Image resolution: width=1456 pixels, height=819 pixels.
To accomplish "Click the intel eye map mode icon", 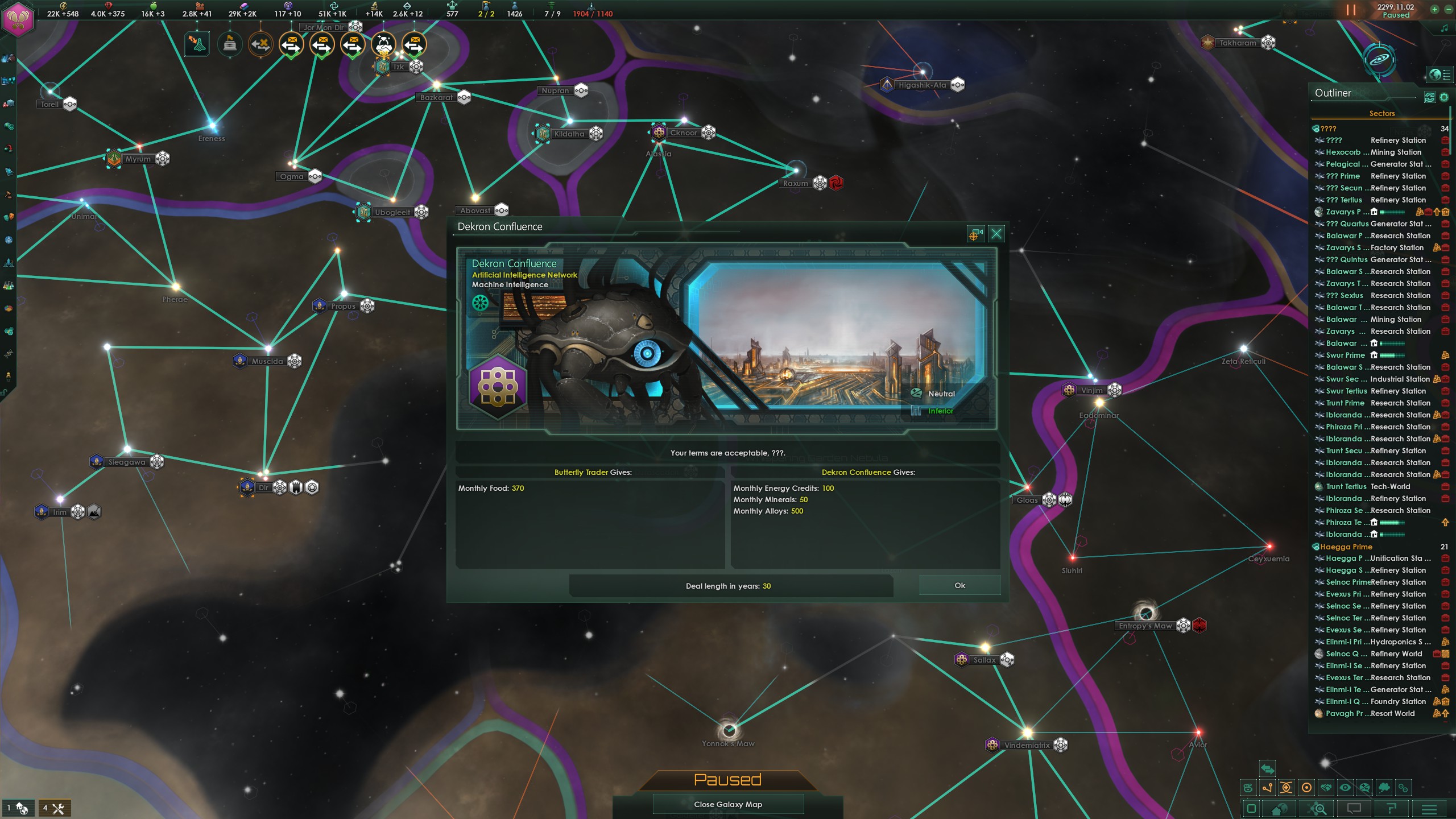I will (x=1346, y=788).
